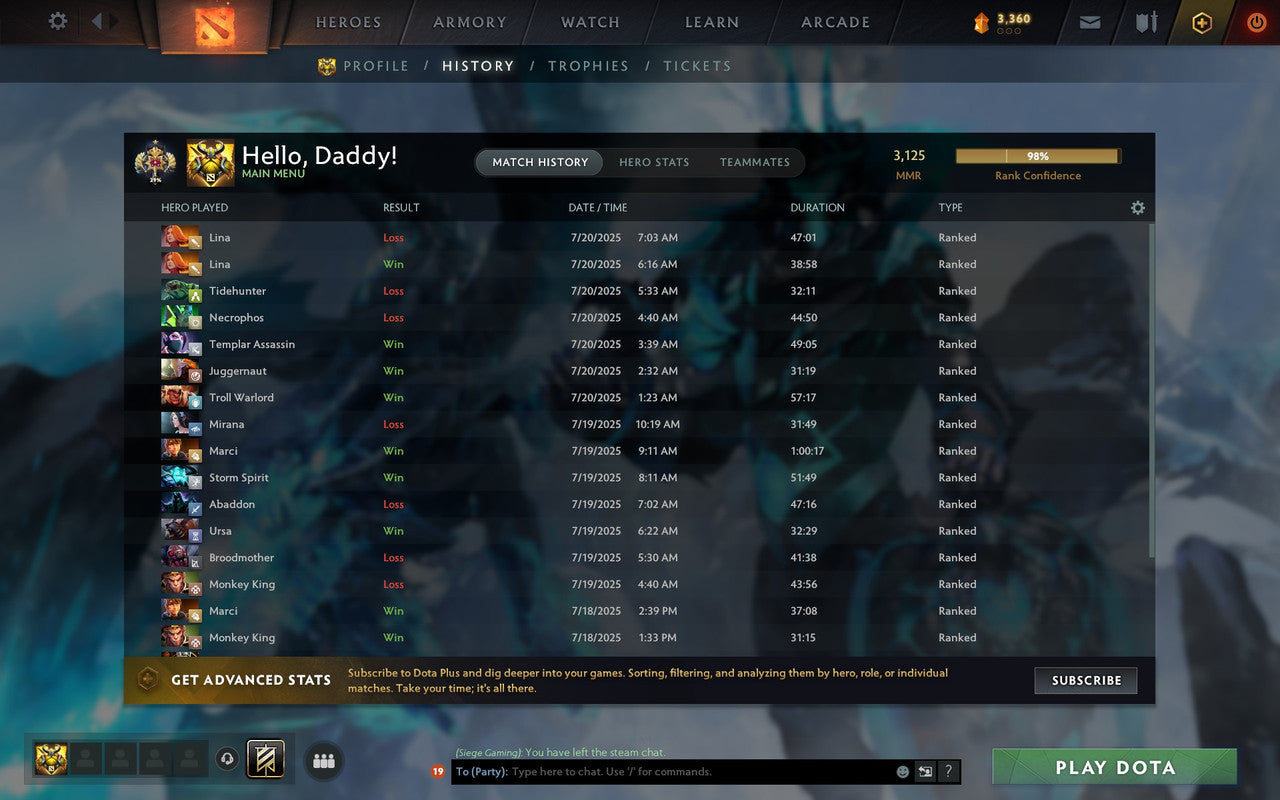1280x800 pixels.
Task: Open the chat help question mark icon
Action: pyautogui.click(x=947, y=771)
